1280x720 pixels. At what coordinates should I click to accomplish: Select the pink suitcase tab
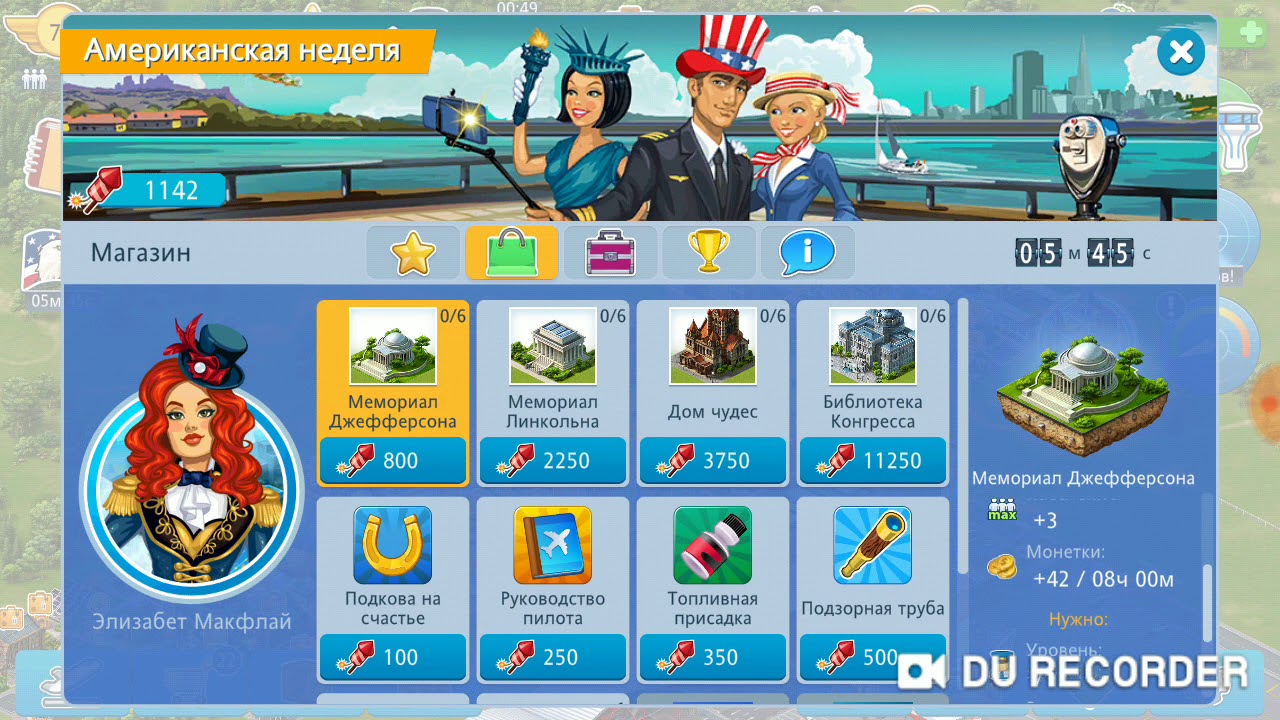pyautogui.click(x=610, y=252)
